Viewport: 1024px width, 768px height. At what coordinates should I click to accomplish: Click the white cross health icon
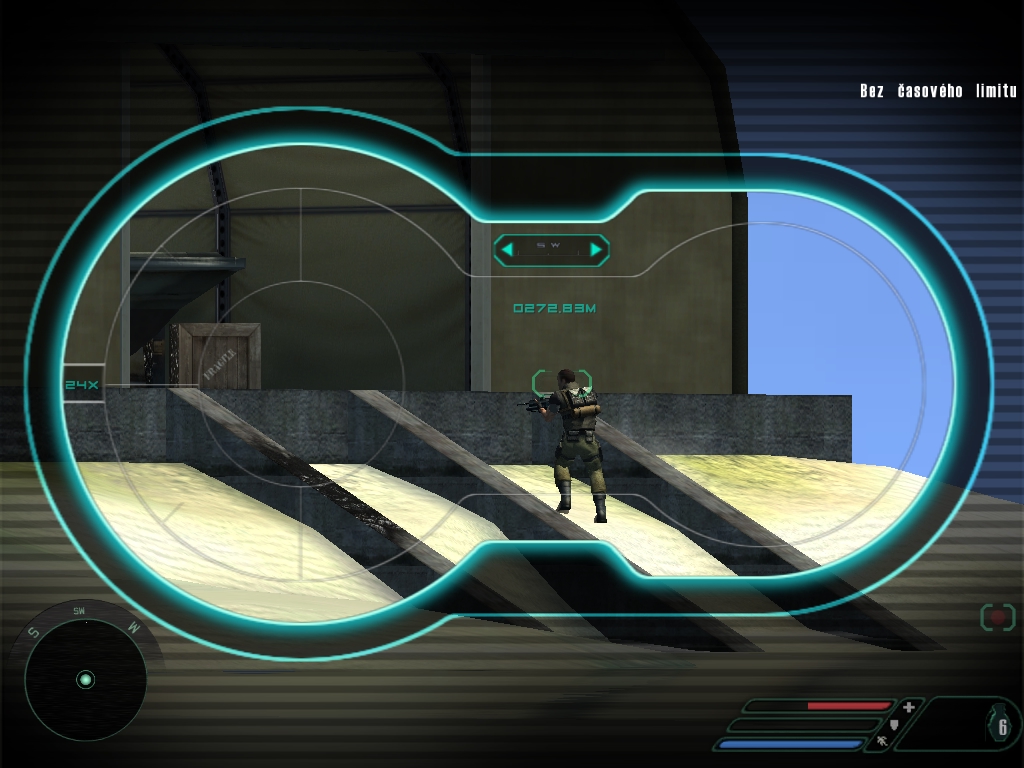tap(909, 706)
